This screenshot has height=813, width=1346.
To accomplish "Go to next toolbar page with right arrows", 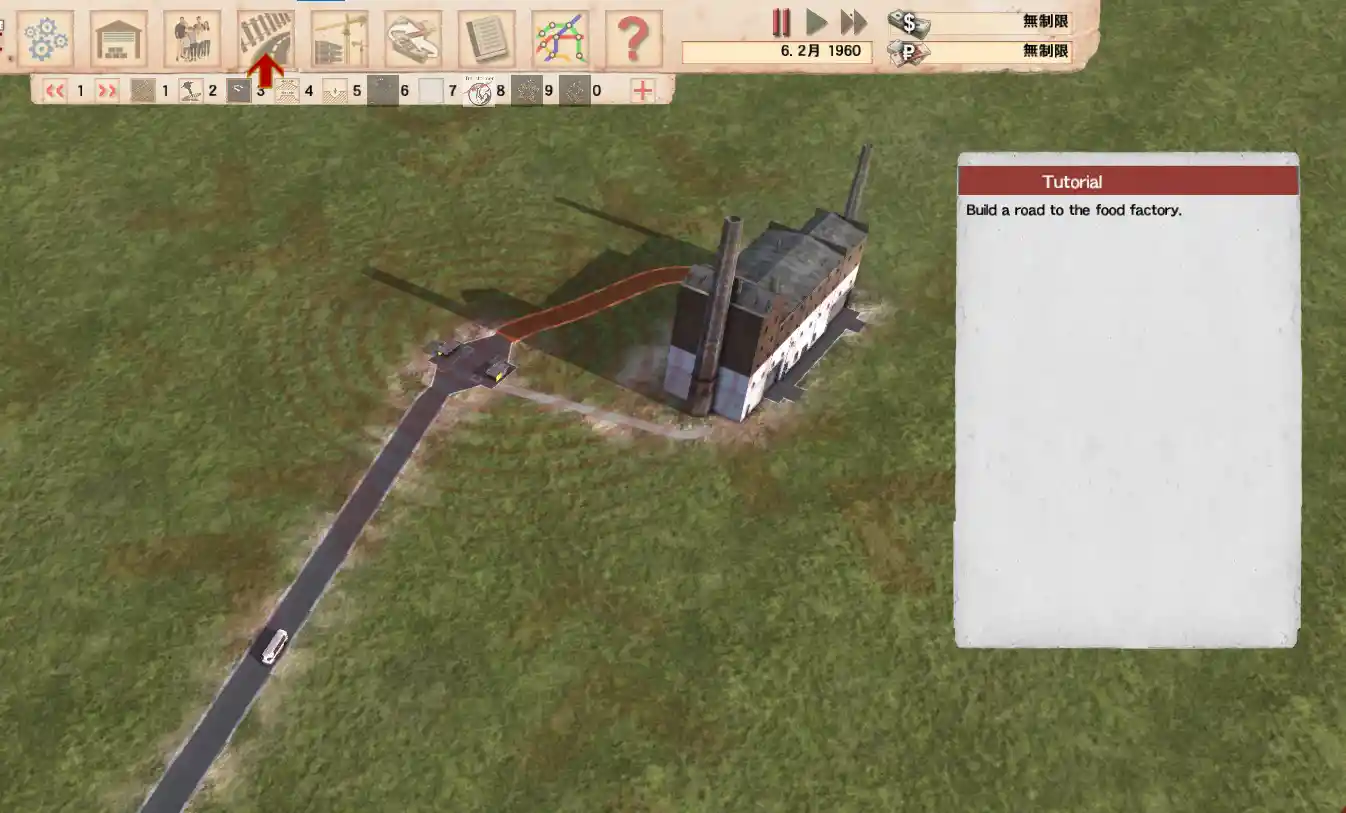I will coord(107,91).
